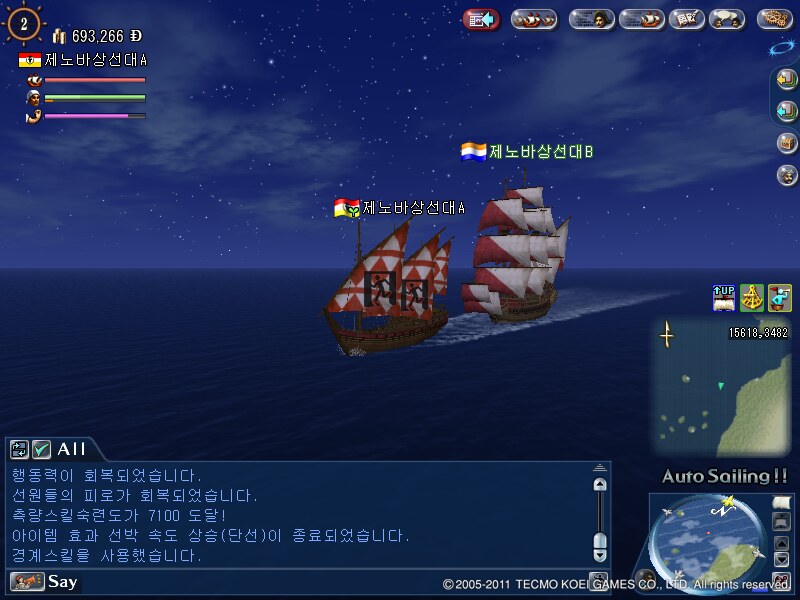Open the fleet menu with two ships
This screenshot has width=800, height=600.
coord(534,19)
